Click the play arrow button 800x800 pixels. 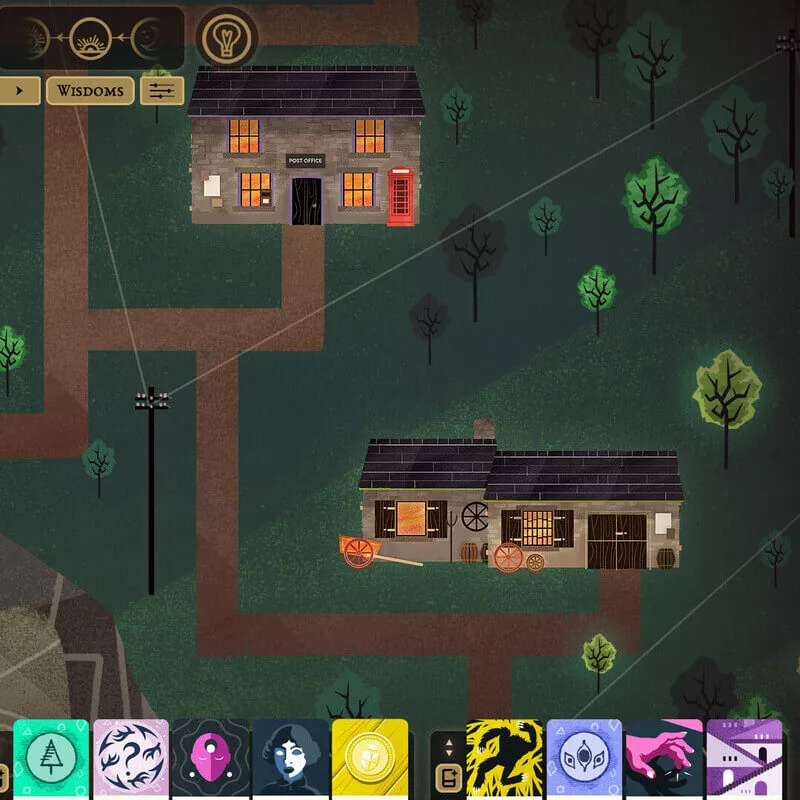coord(19,91)
